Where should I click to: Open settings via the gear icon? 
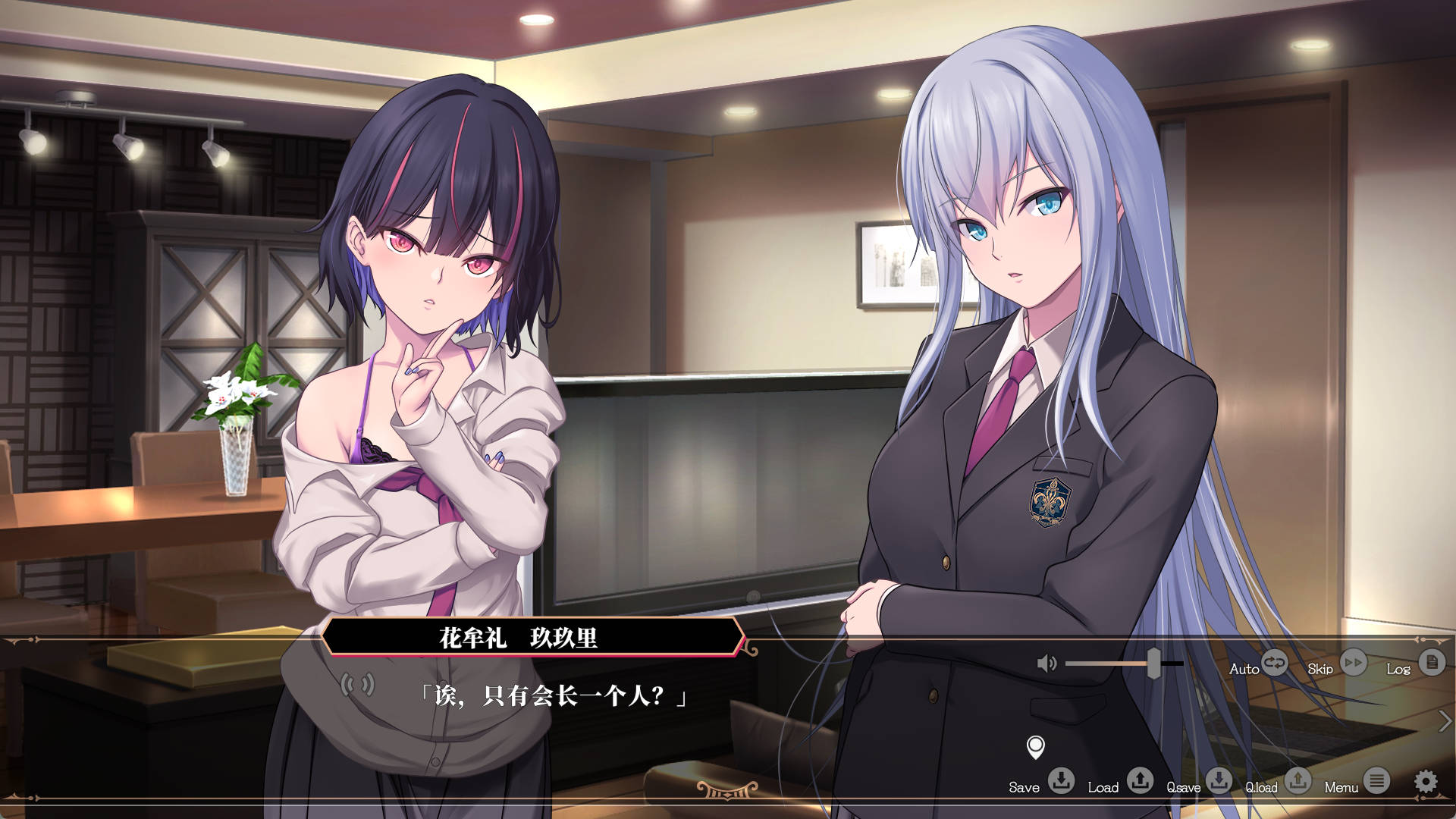[x=1426, y=781]
